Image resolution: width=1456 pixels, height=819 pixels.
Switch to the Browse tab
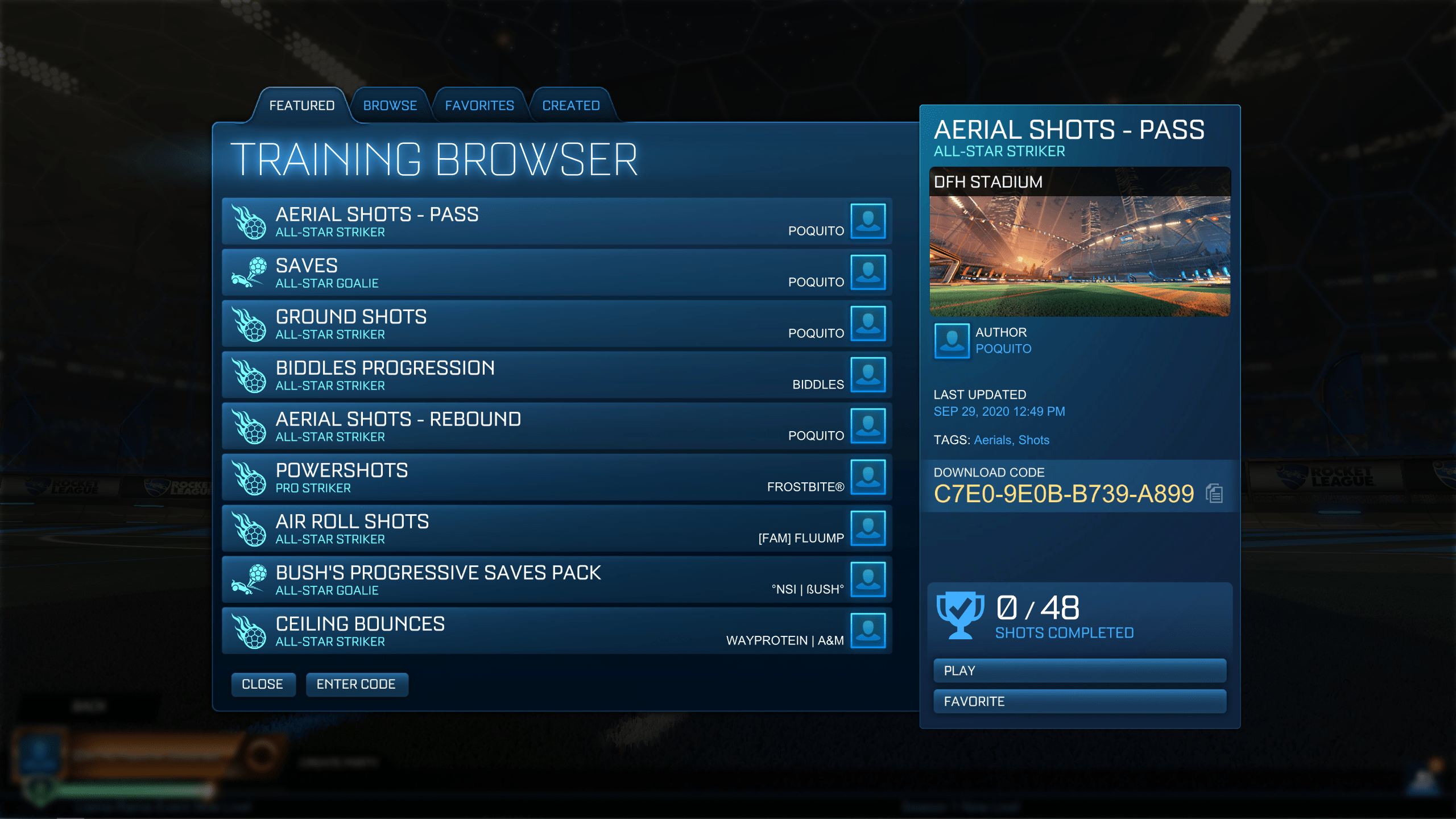(390, 105)
